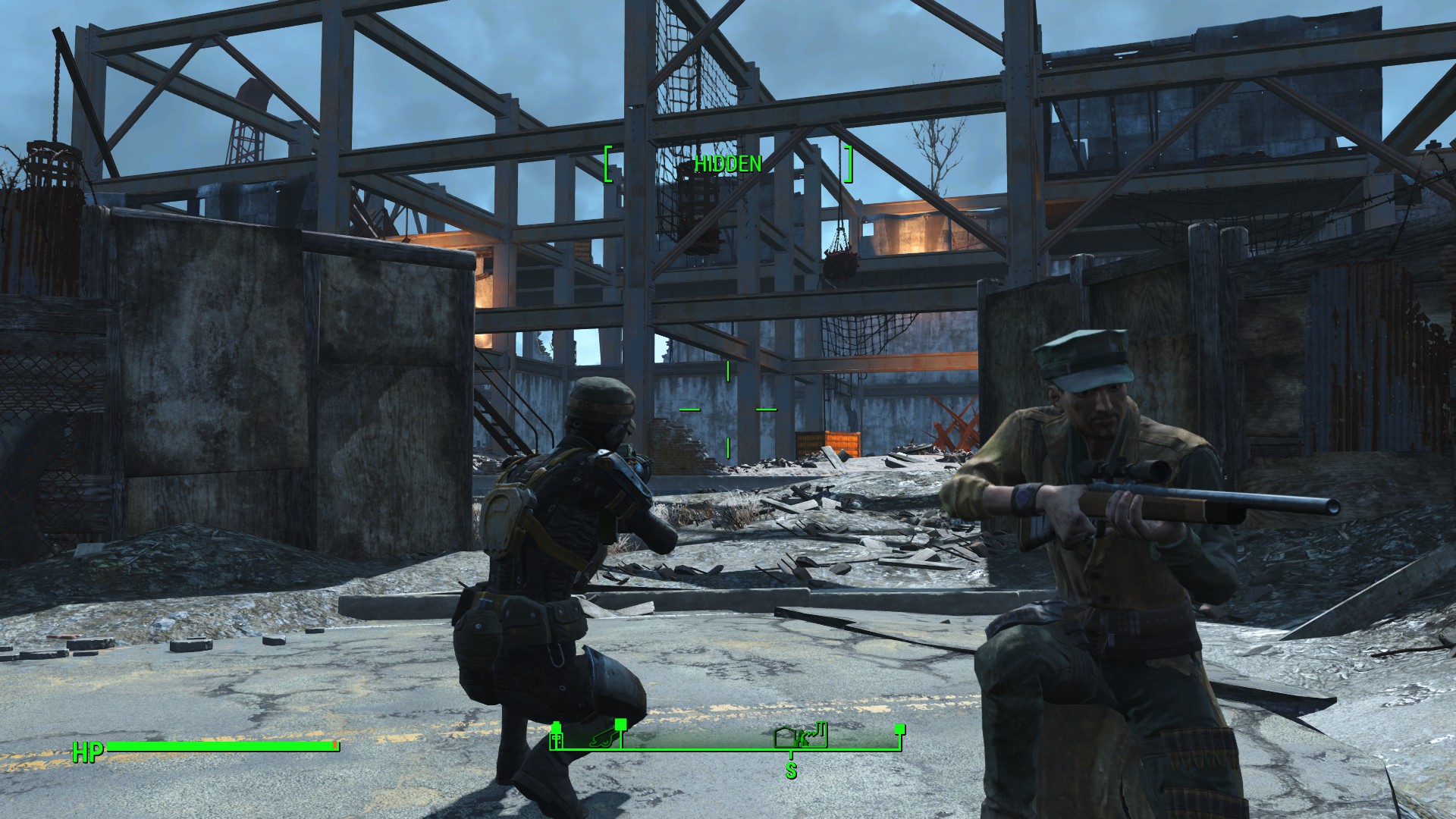Click the HIDDEN stealth indicator
This screenshot has height=819, width=1456.
tap(727, 164)
